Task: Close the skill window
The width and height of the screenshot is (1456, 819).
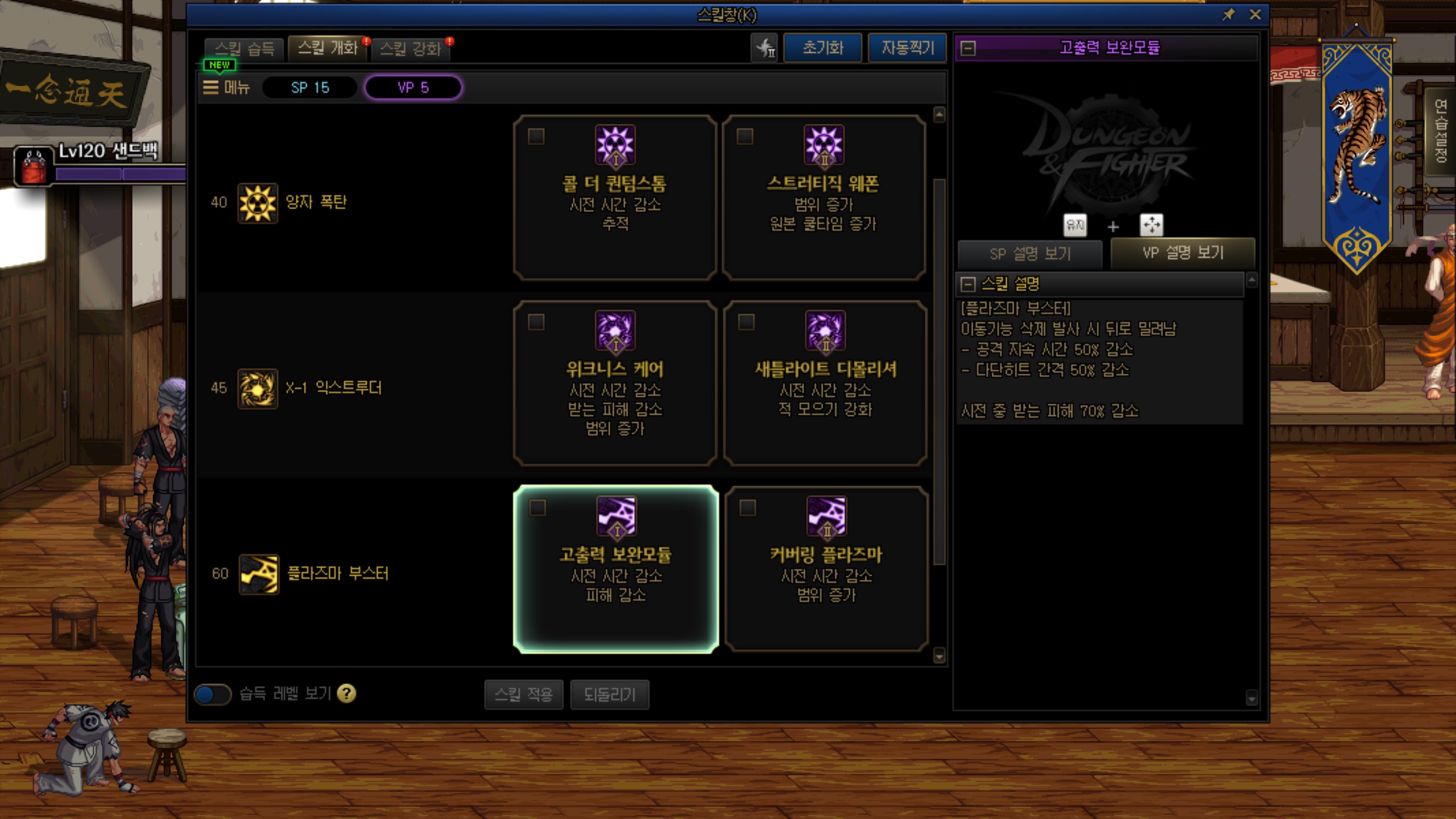Action: 1255,15
